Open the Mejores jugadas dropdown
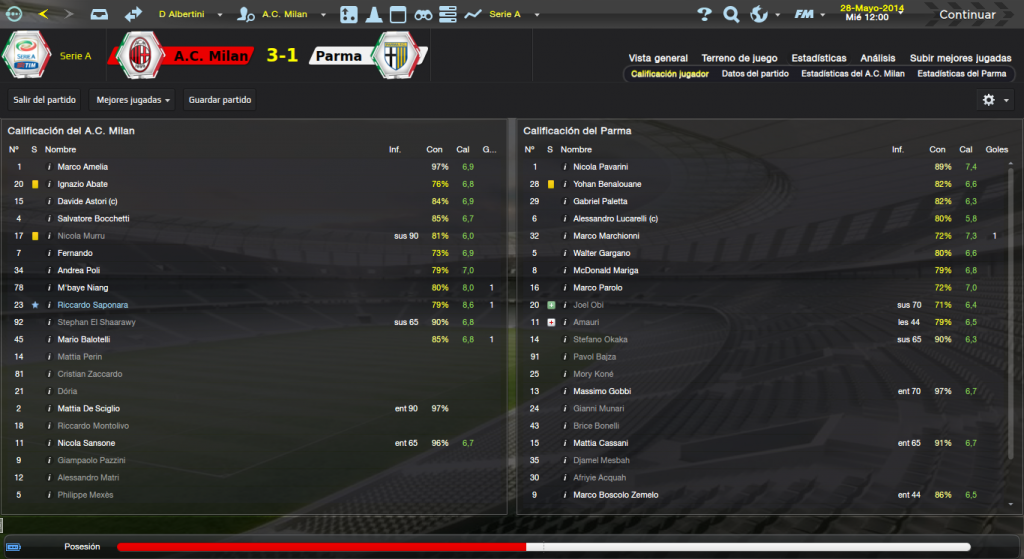The height and width of the screenshot is (559, 1024). click(x=132, y=99)
